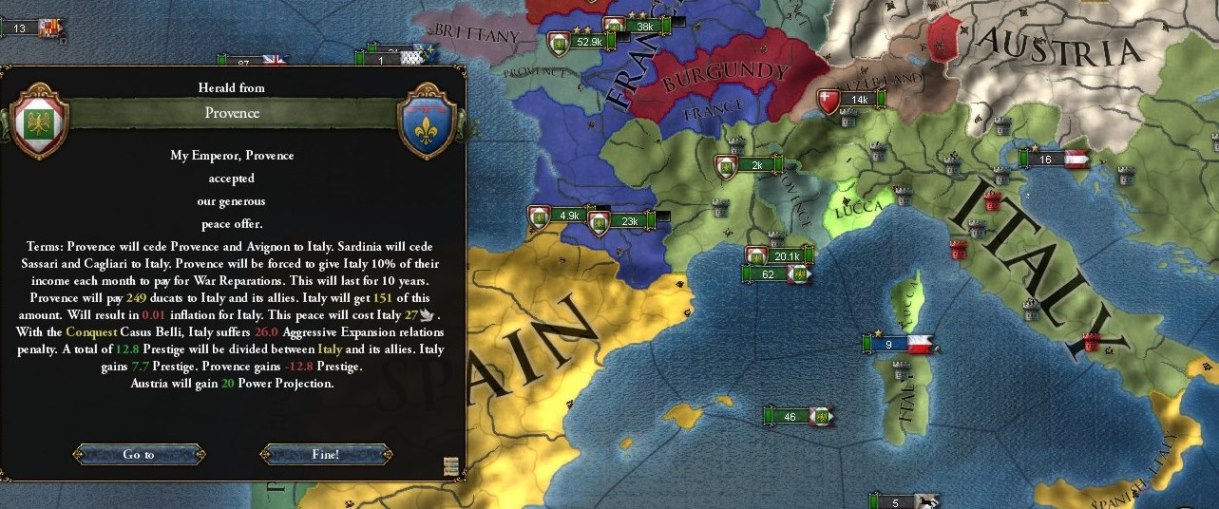Select the 52.9k army counter
The width and height of the screenshot is (1219, 509).
tap(589, 42)
